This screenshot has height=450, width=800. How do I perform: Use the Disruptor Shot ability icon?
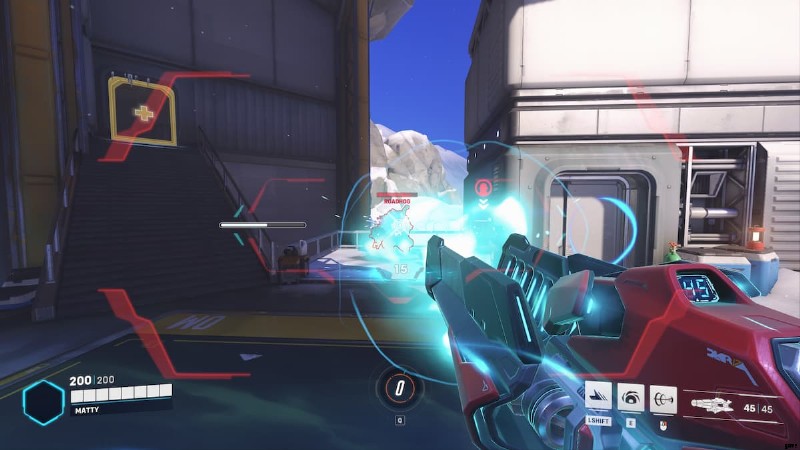[x=631, y=396]
